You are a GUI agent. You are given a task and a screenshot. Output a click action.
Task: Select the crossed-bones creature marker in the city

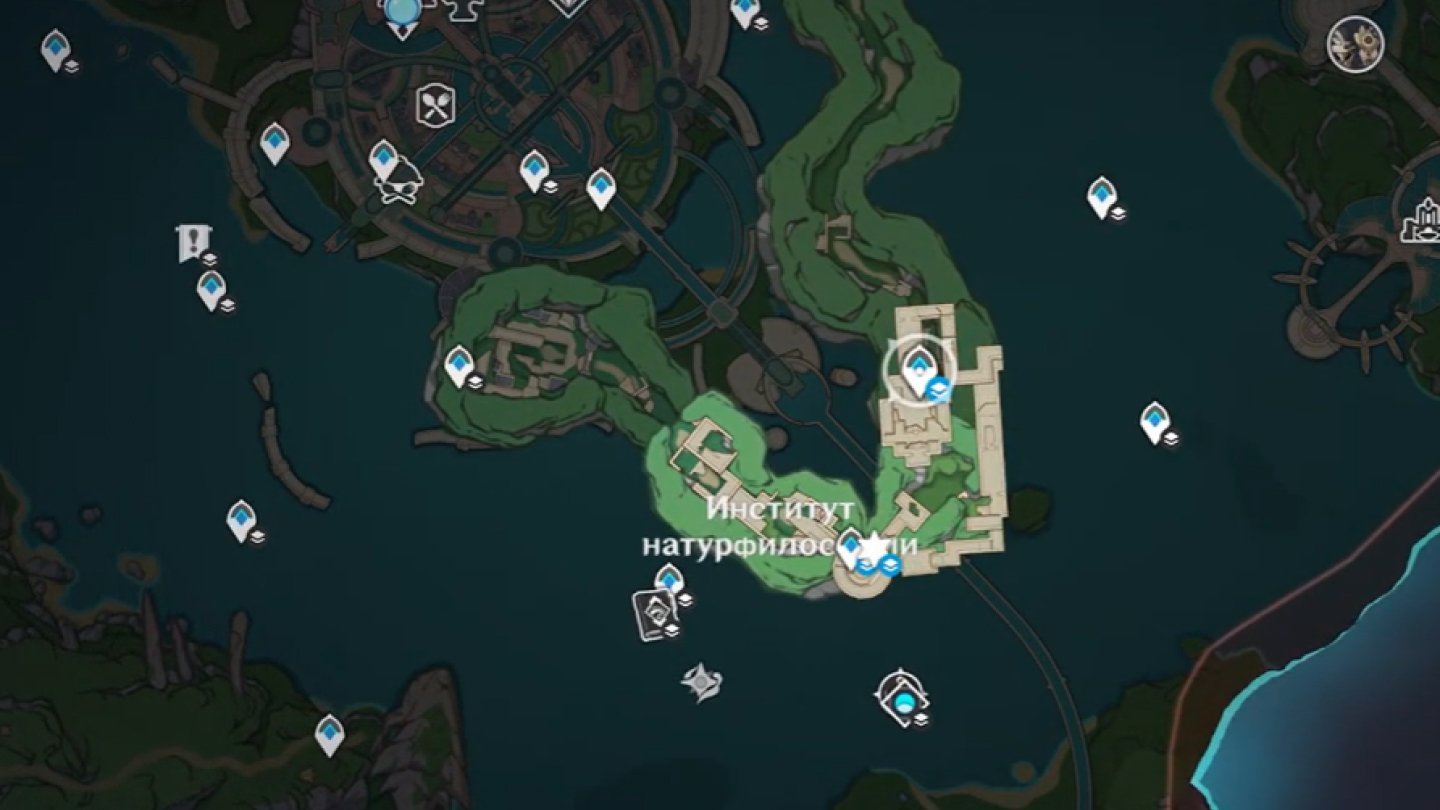[398, 186]
